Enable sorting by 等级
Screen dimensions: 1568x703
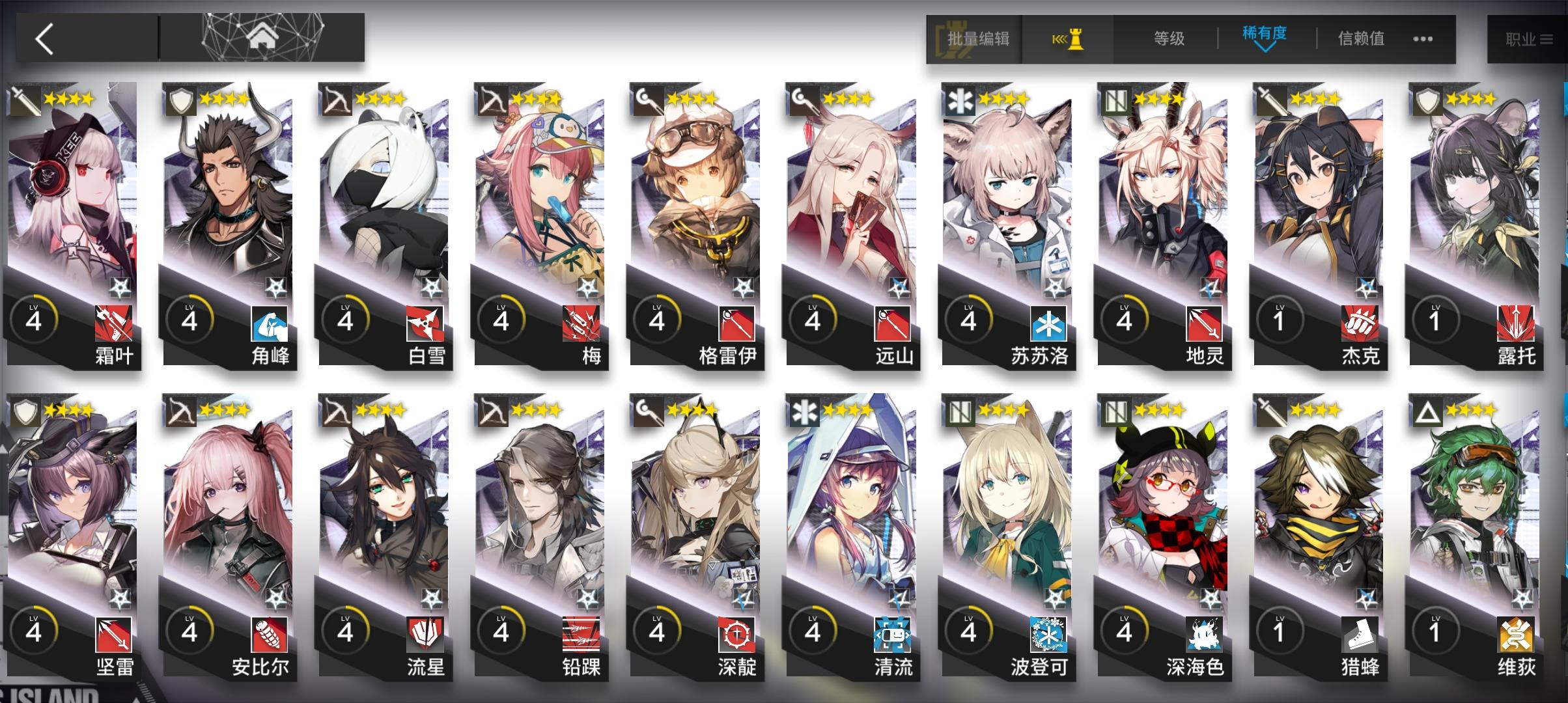(x=1169, y=37)
